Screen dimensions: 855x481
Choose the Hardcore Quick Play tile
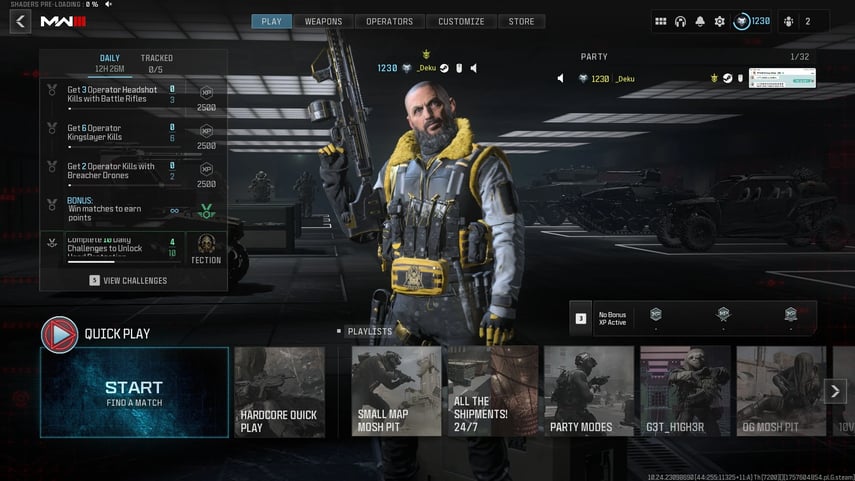(279, 392)
